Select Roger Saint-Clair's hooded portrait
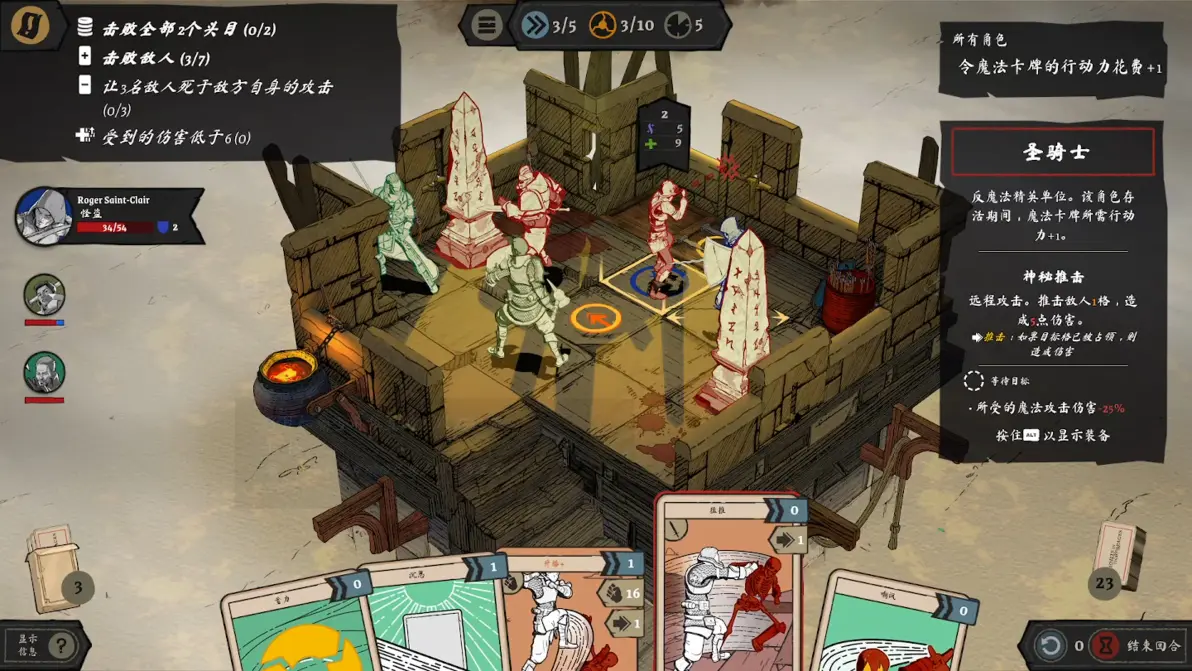Screen dimensions: 1192x671 click(43, 215)
